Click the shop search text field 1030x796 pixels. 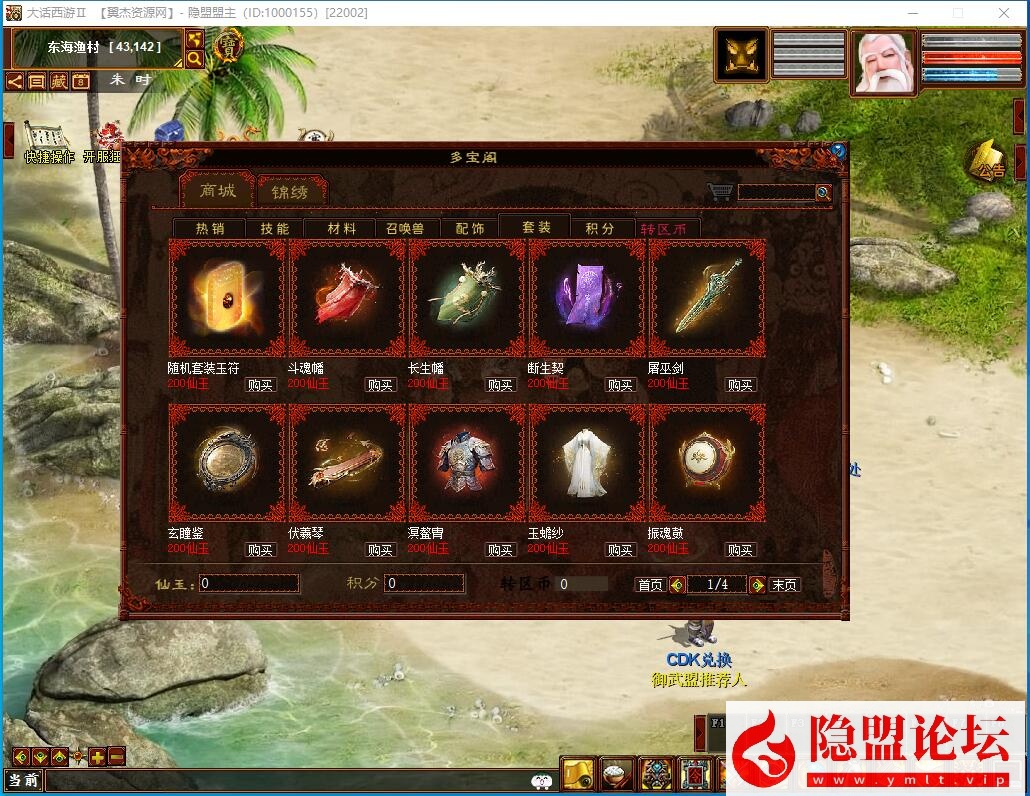(x=776, y=192)
